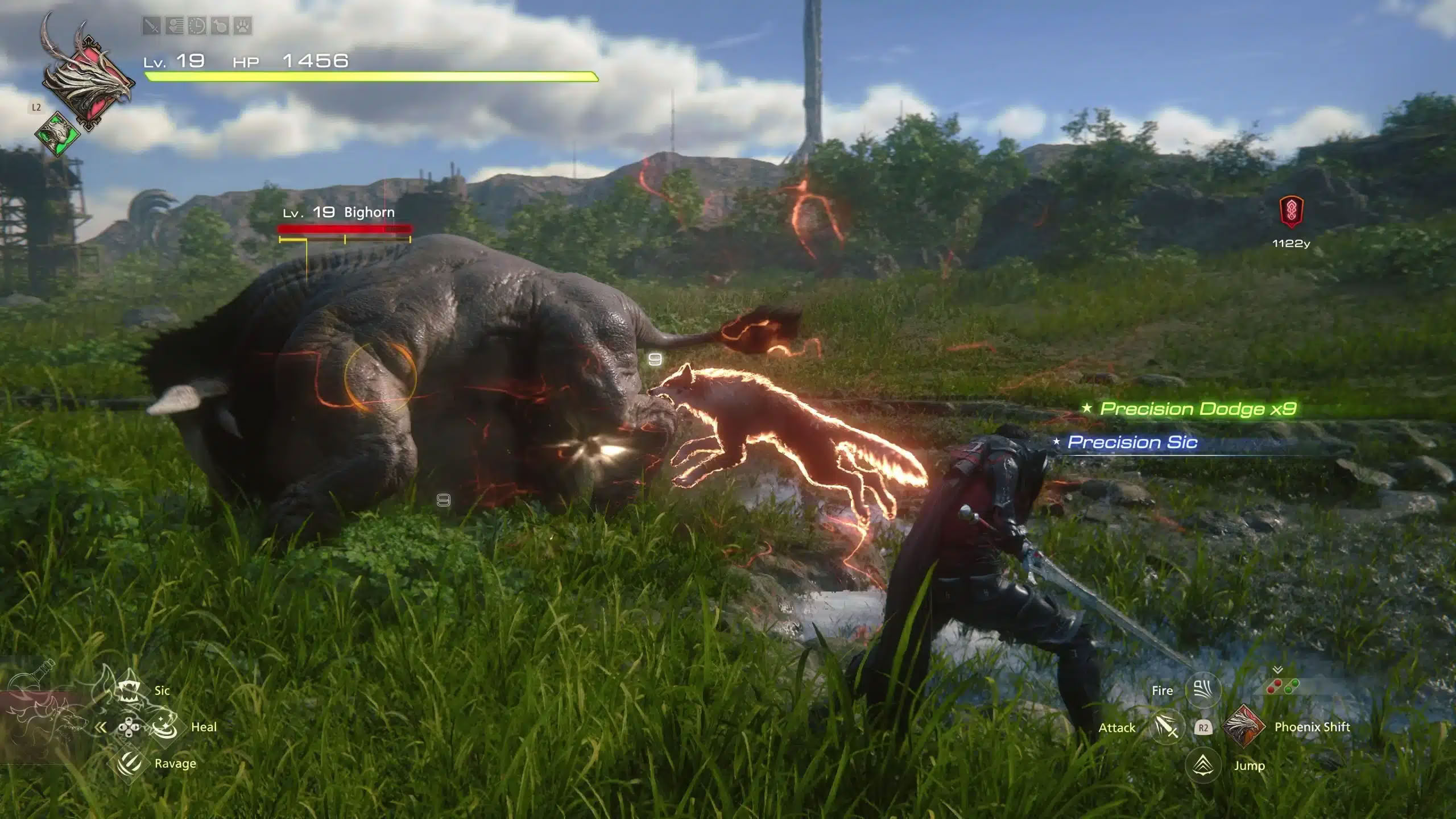Image resolution: width=1456 pixels, height=819 pixels.
Task: Select the clock status icon at top
Action: [196, 26]
